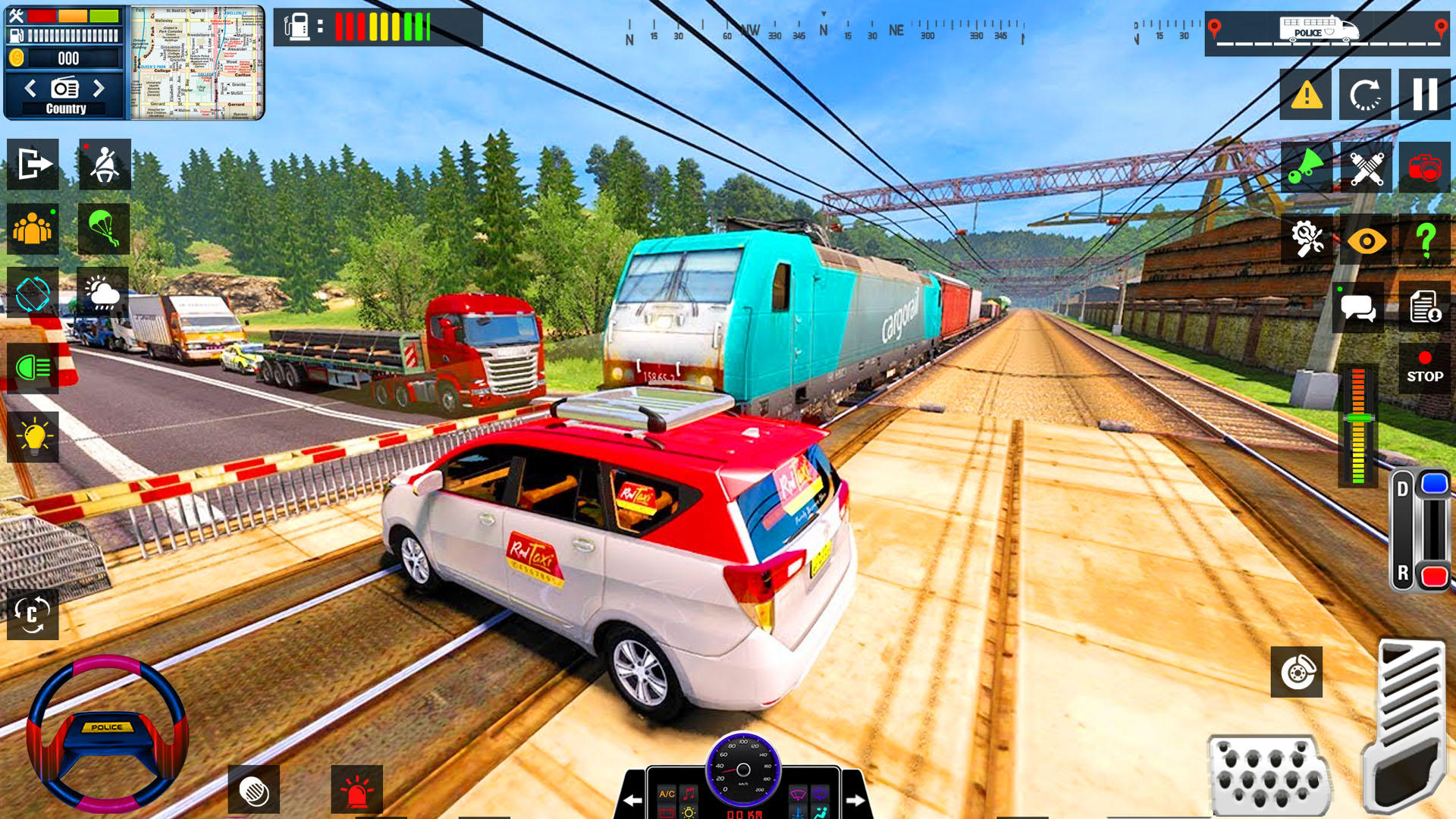Activate the red siren button
Image resolution: width=1456 pixels, height=819 pixels.
pyautogui.click(x=356, y=790)
